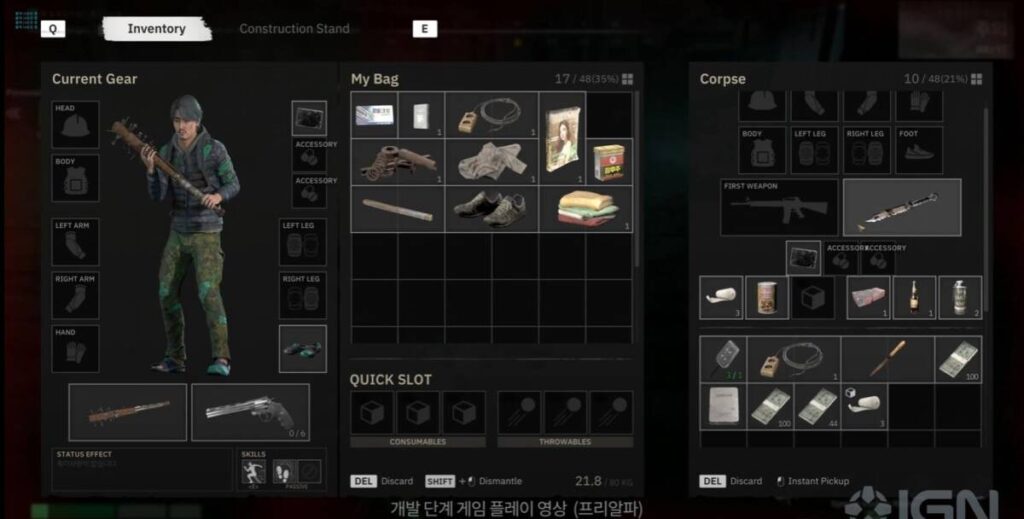The height and width of the screenshot is (519, 1024).
Task: Loot the knife from the corpse bag
Action: [x=887, y=359]
